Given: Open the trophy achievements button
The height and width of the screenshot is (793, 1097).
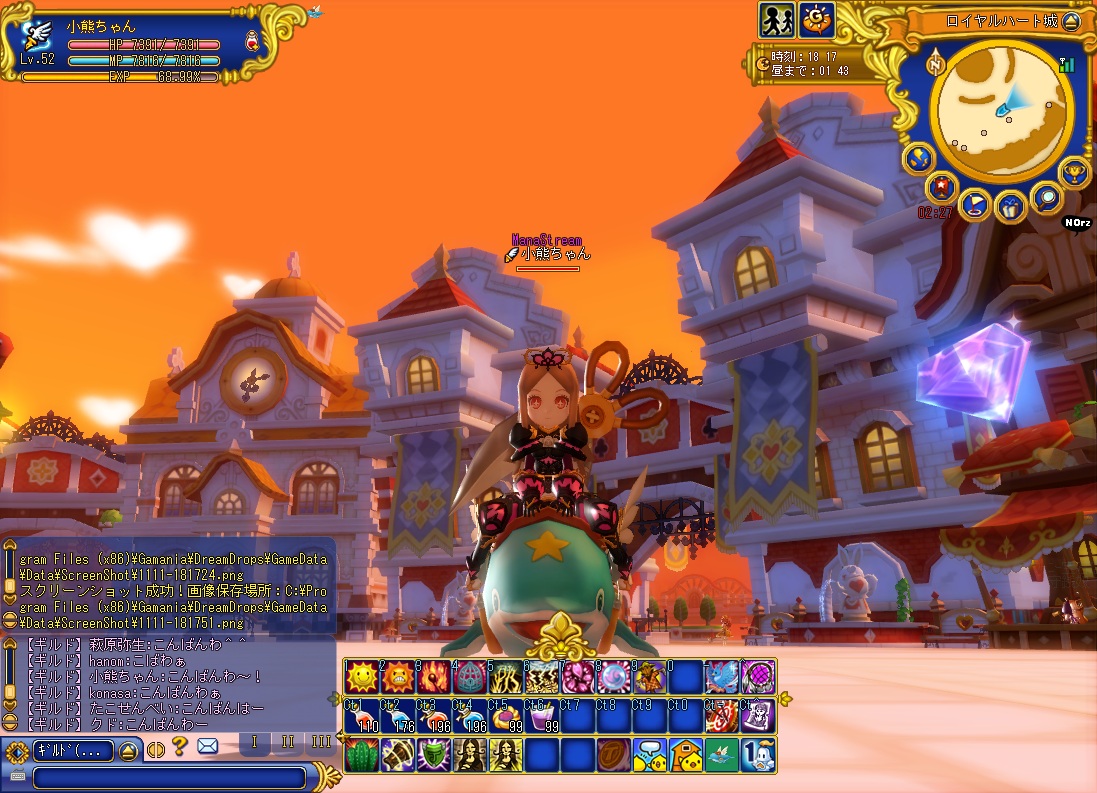Looking at the screenshot, I should click(x=1074, y=170).
